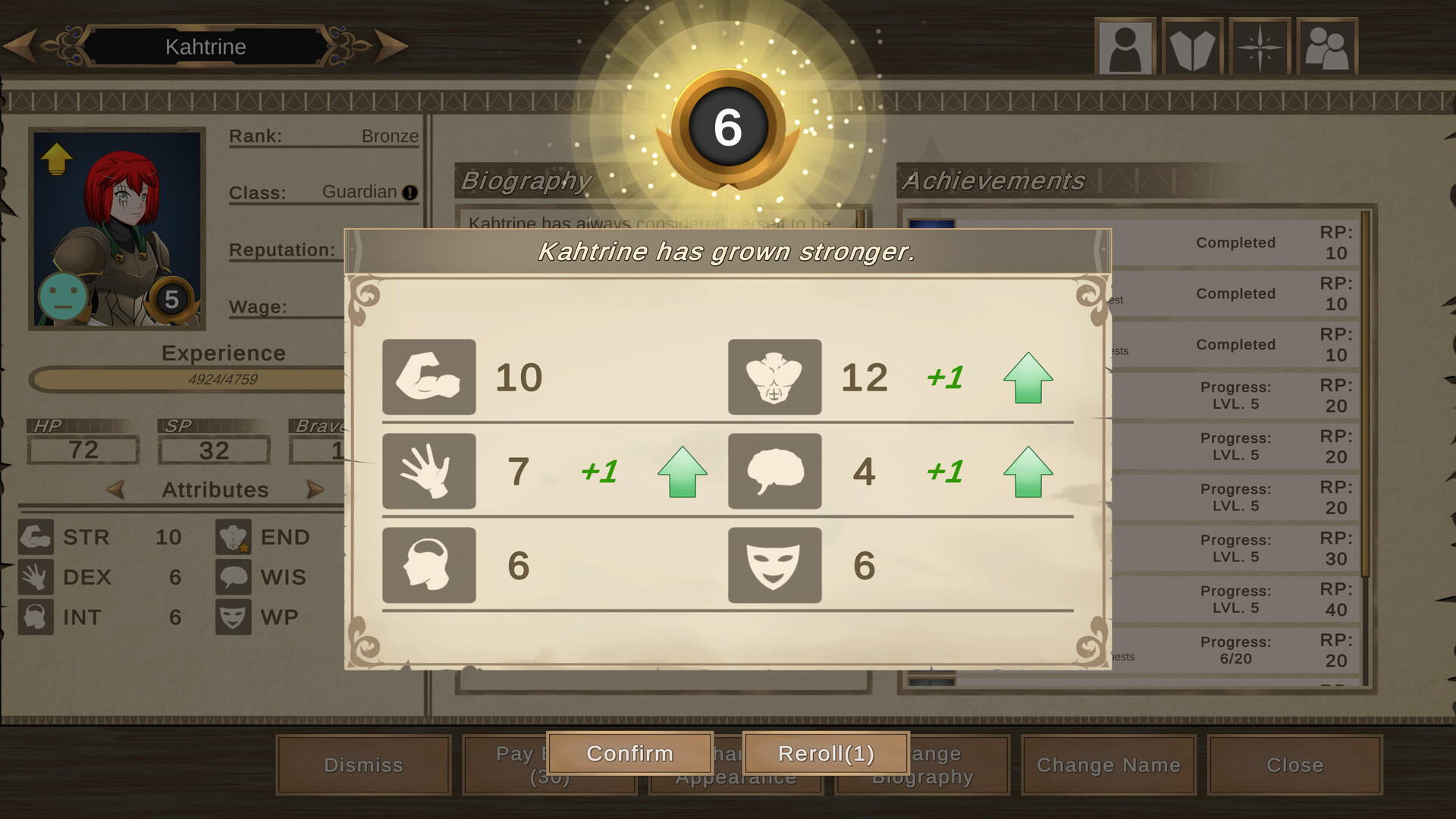Click the wisdom brain icon in popup

pyautogui.click(x=774, y=471)
